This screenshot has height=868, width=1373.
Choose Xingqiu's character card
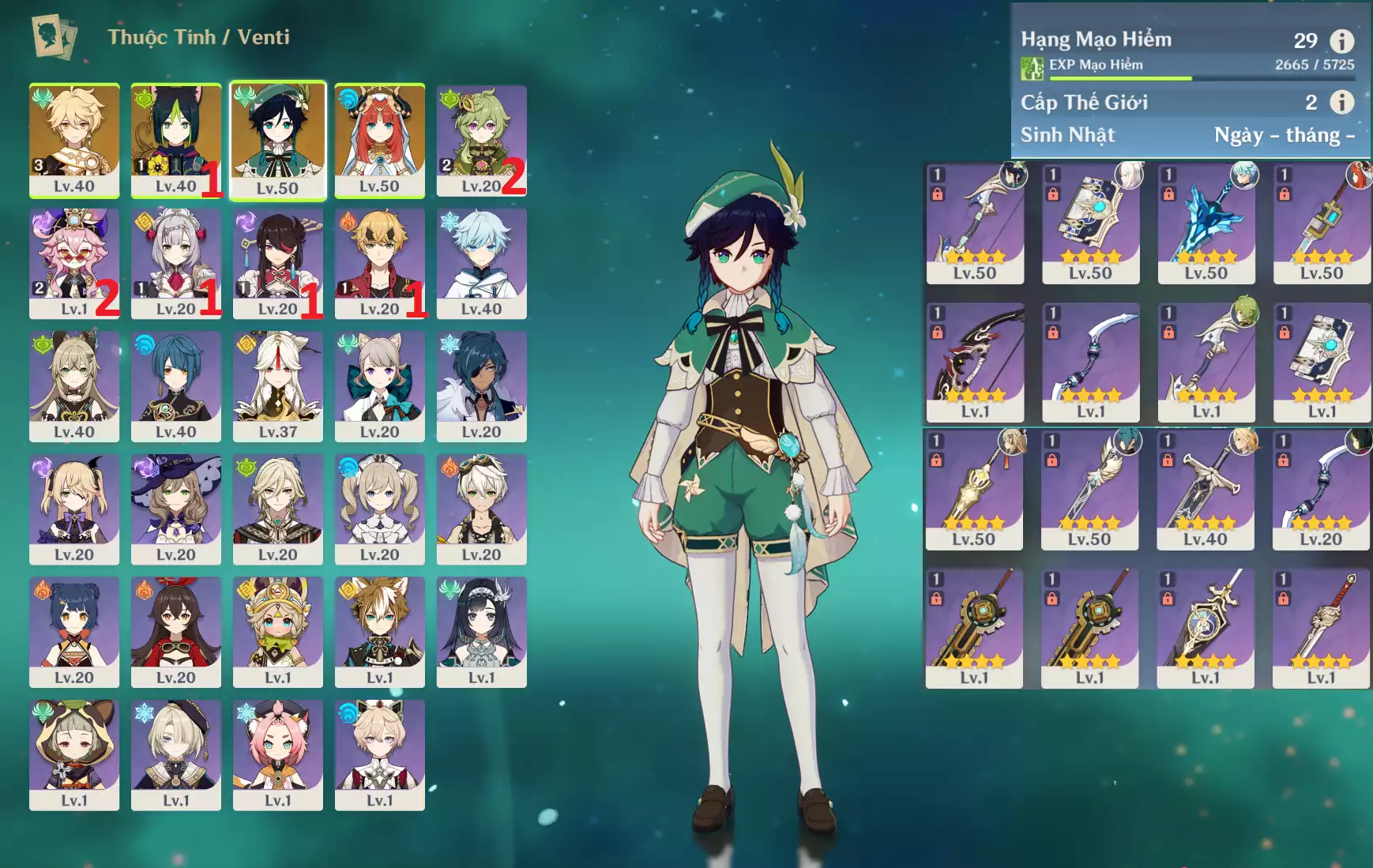point(175,386)
